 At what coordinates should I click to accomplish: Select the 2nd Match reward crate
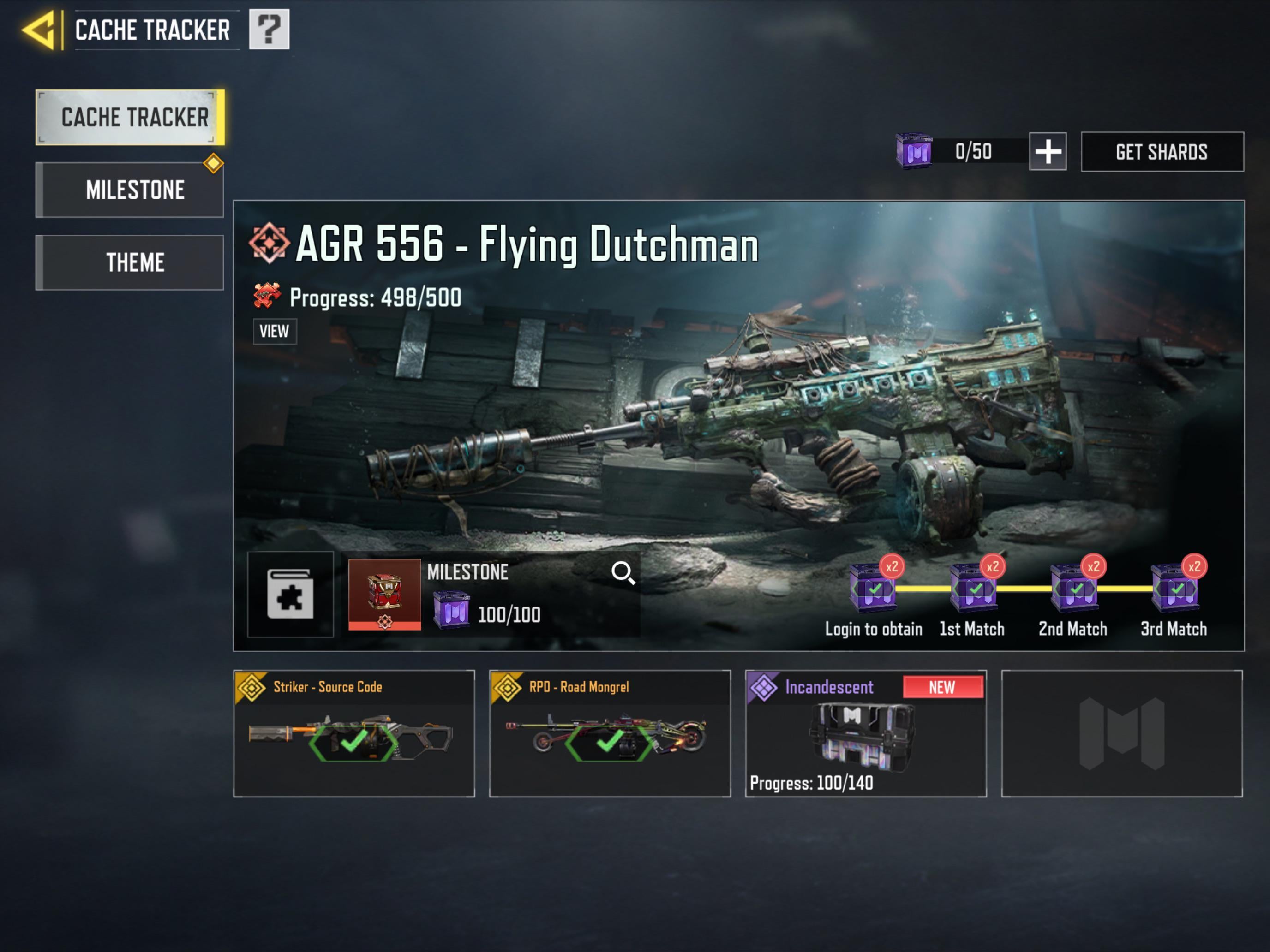[x=1074, y=589]
